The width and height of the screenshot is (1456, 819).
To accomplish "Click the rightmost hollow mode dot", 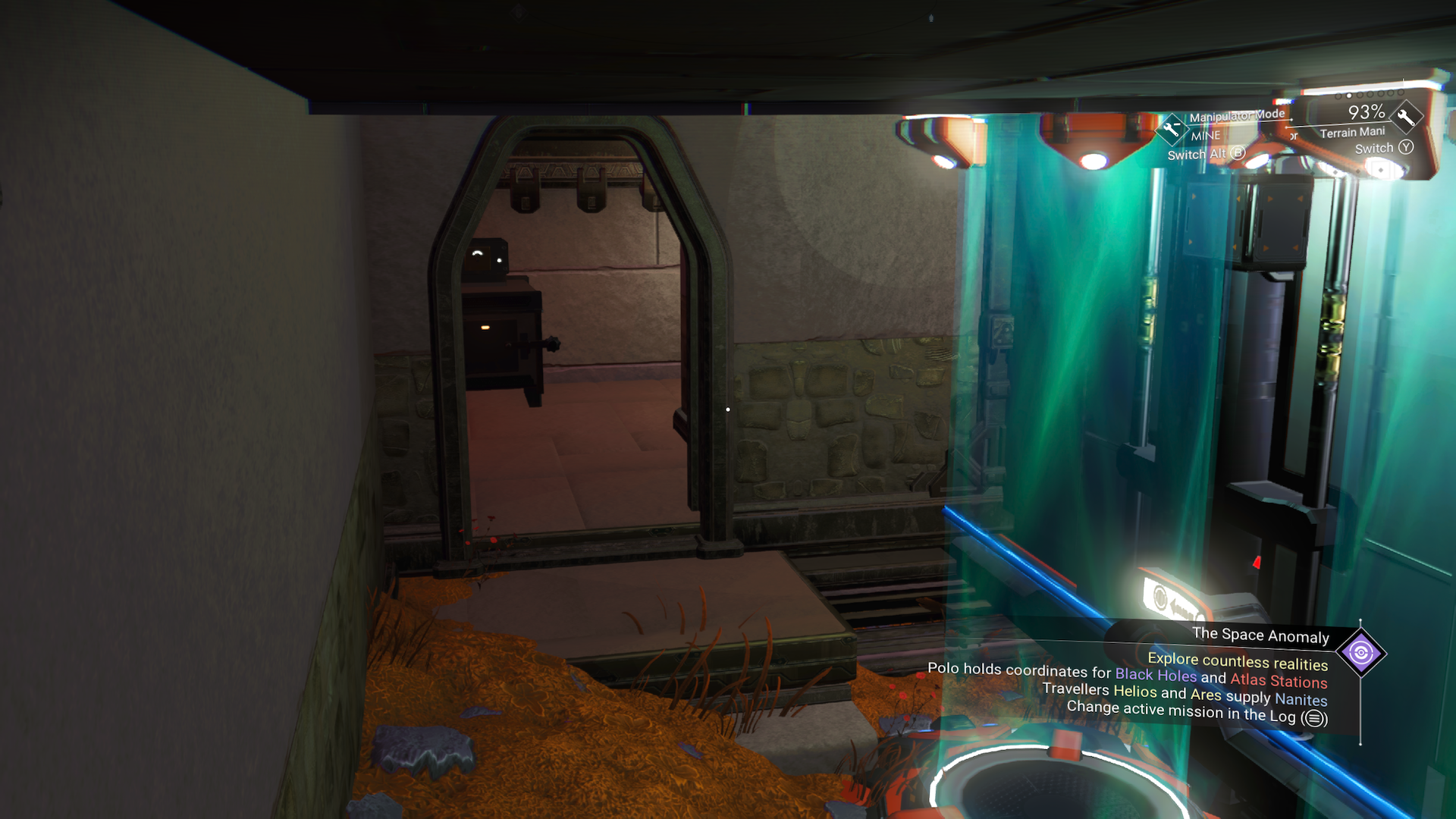I will pyautogui.click(x=1401, y=93).
